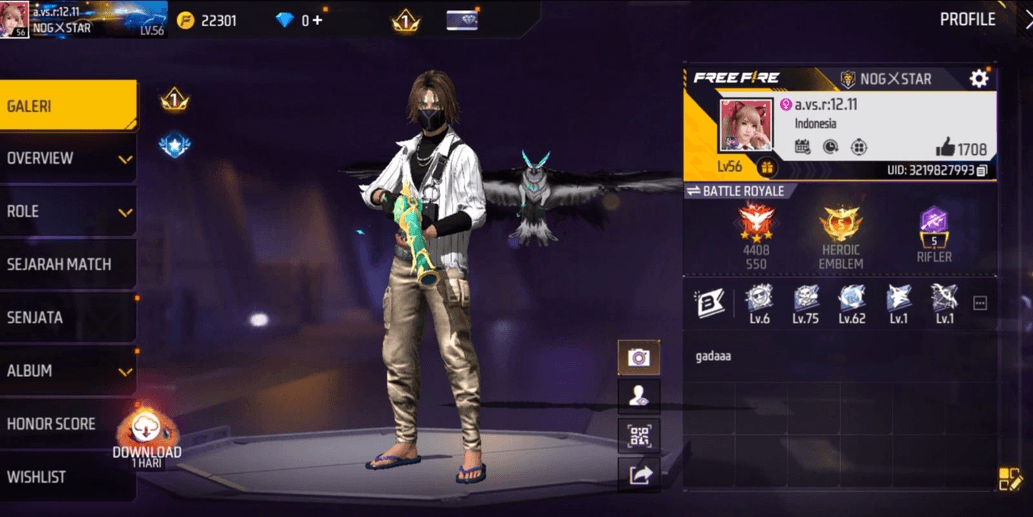
Task: Open the QR code button
Action: (638, 435)
